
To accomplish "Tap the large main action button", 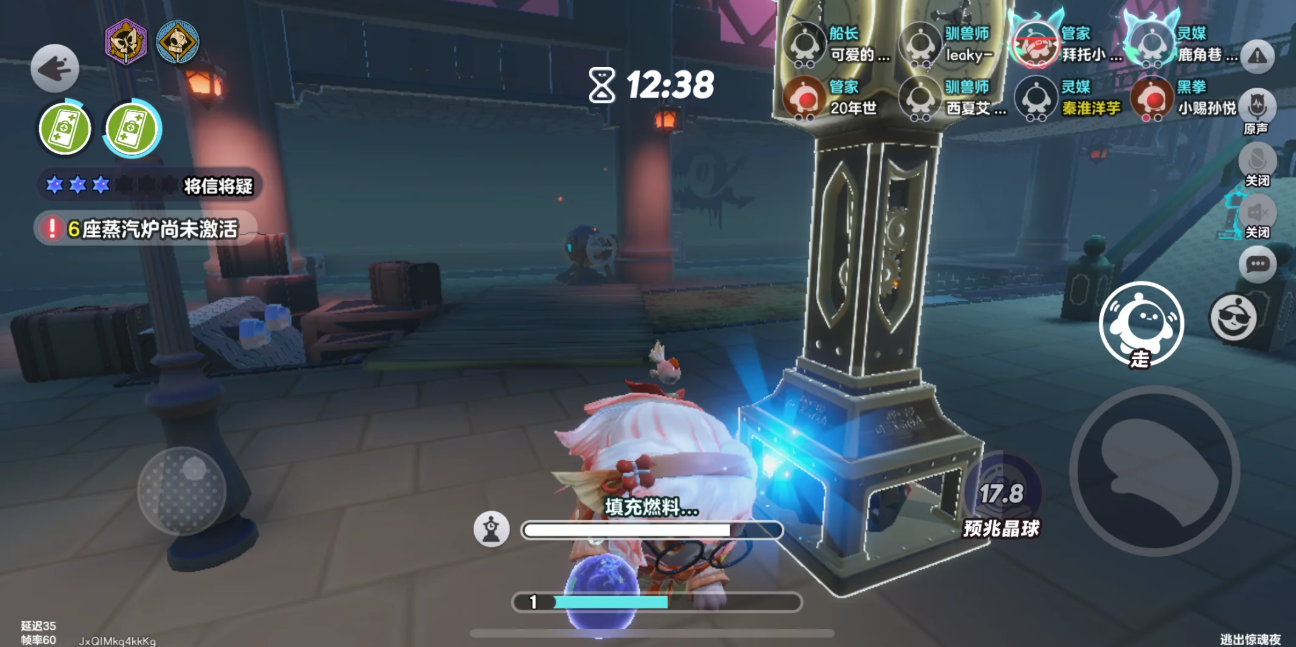I will (x=1154, y=470).
